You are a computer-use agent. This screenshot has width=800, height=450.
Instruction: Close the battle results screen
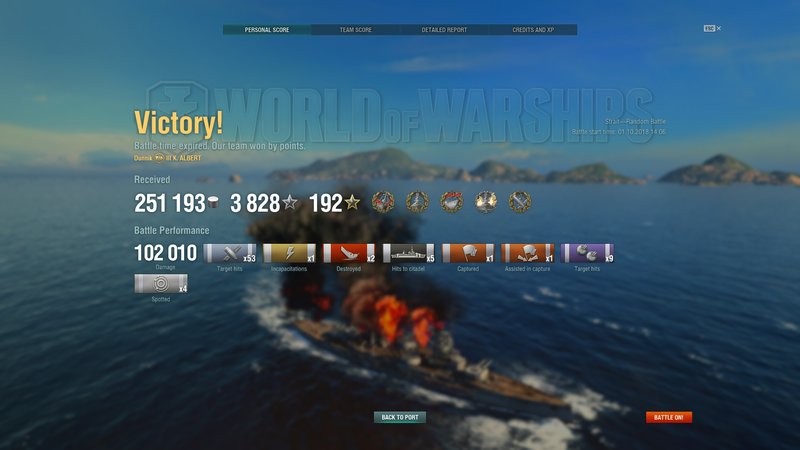(718, 28)
